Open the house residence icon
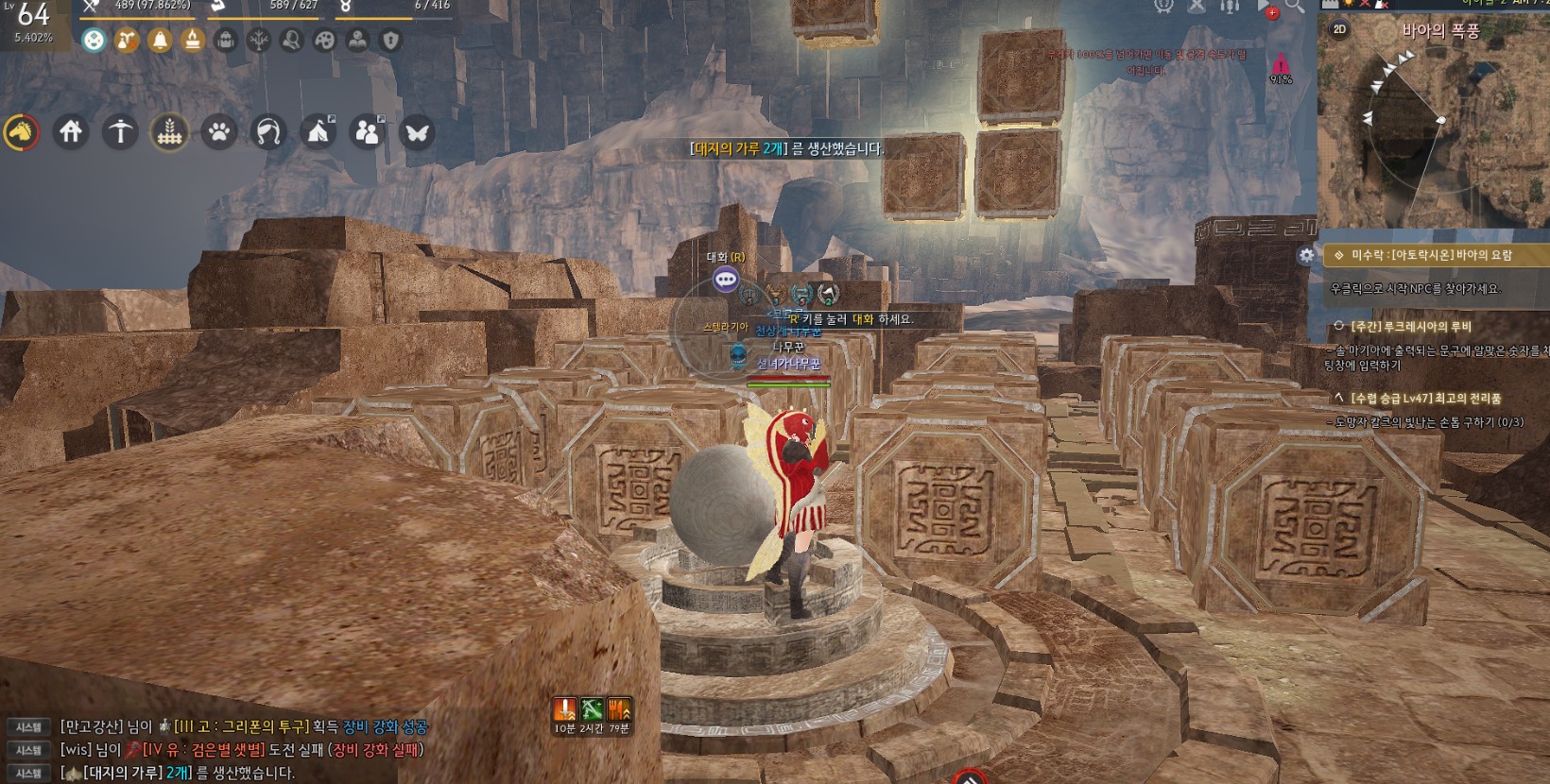This screenshot has height=784, width=1550. (x=71, y=132)
